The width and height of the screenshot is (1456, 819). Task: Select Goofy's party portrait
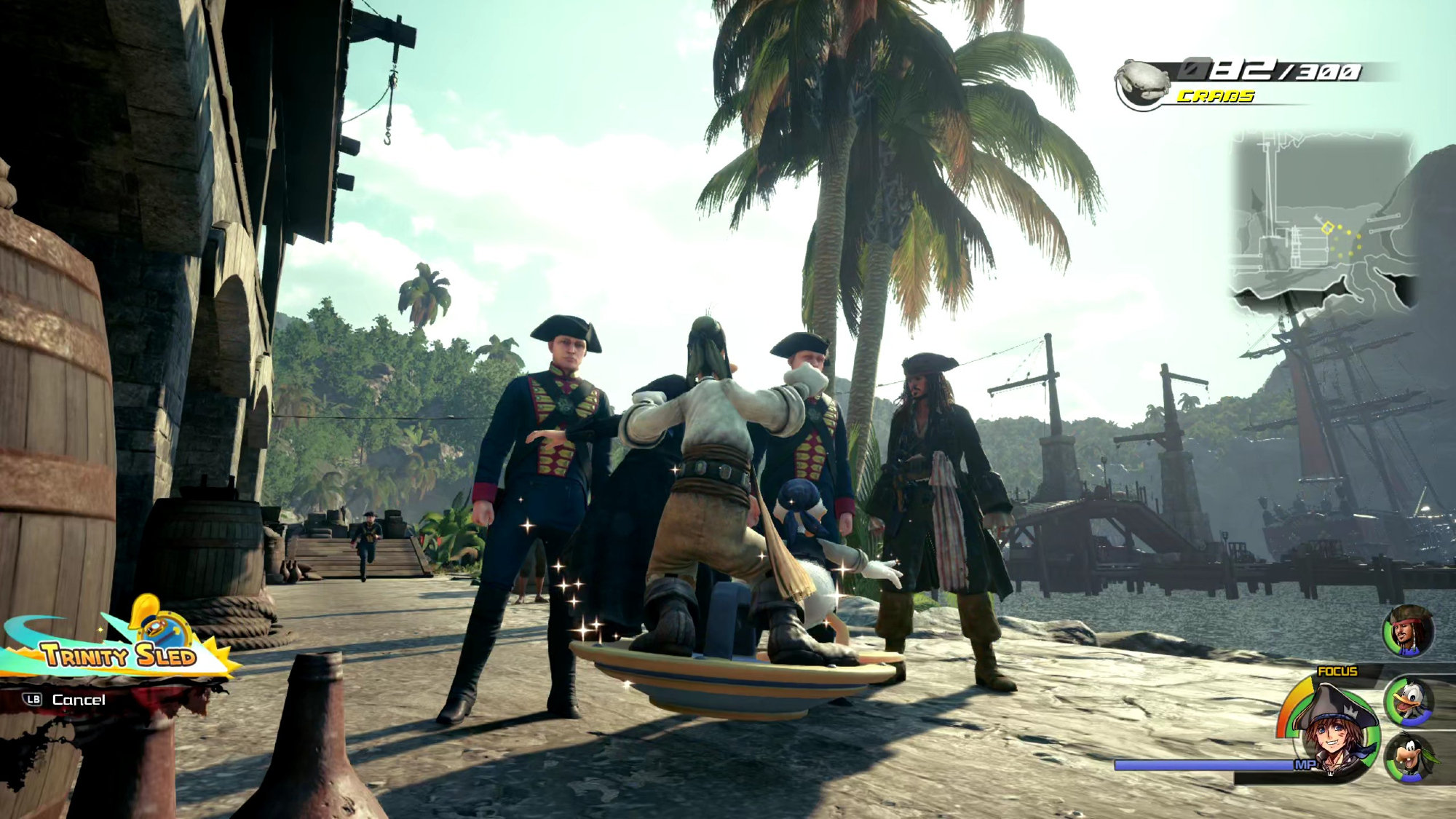click(x=1410, y=759)
